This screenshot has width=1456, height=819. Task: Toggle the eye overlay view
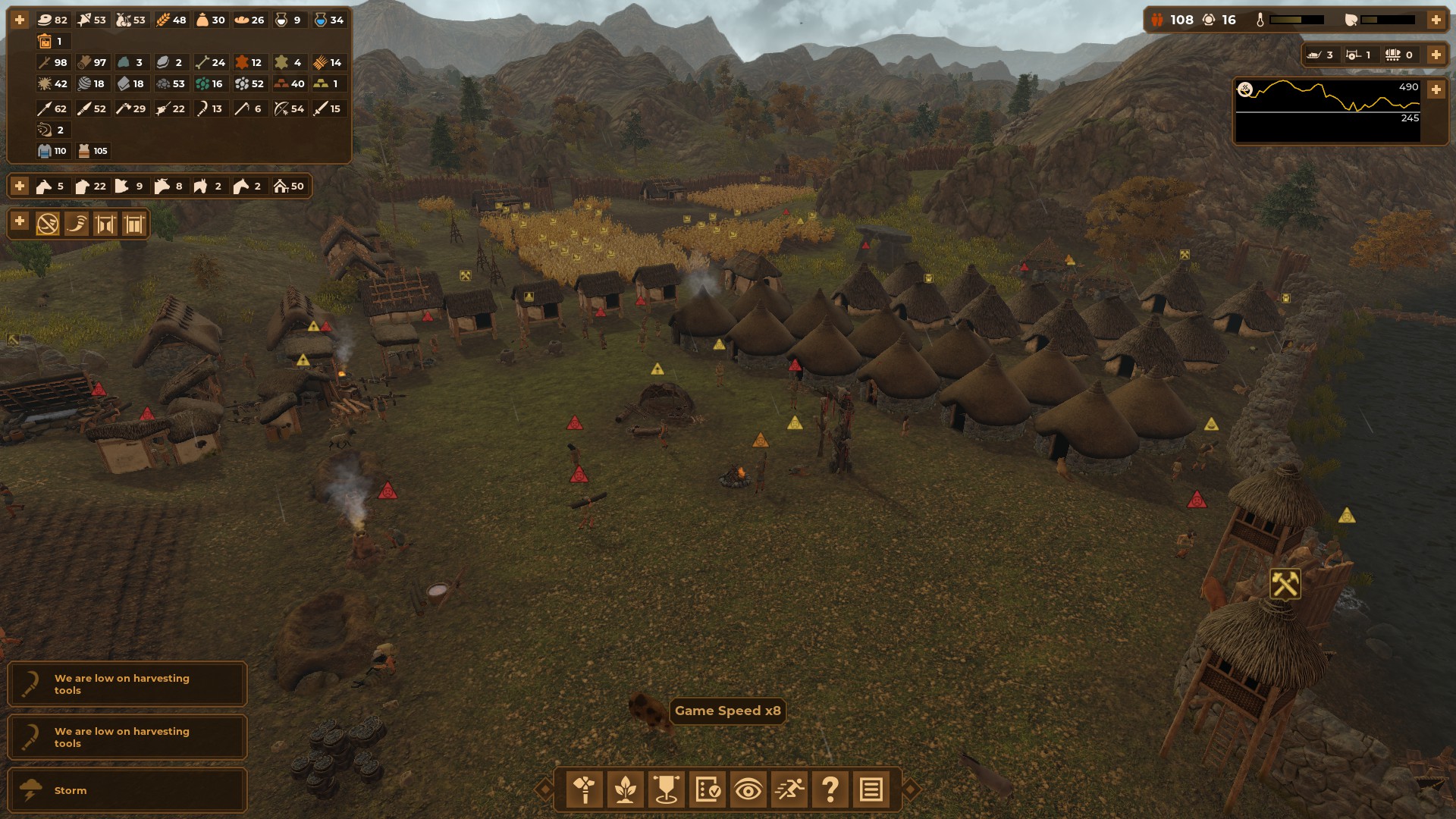(748, 789)
